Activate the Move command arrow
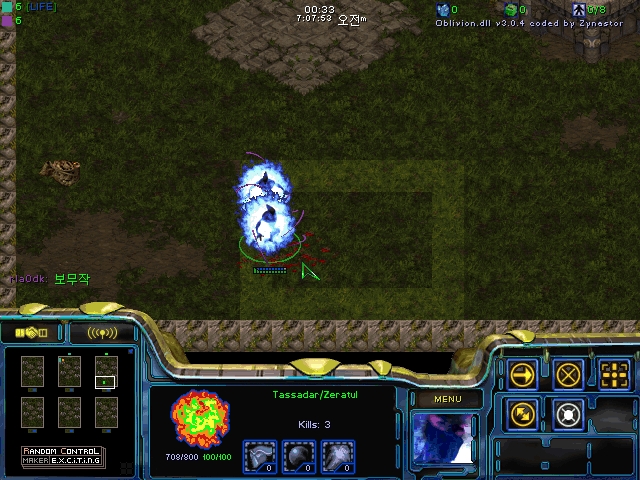 pos(523,374)
